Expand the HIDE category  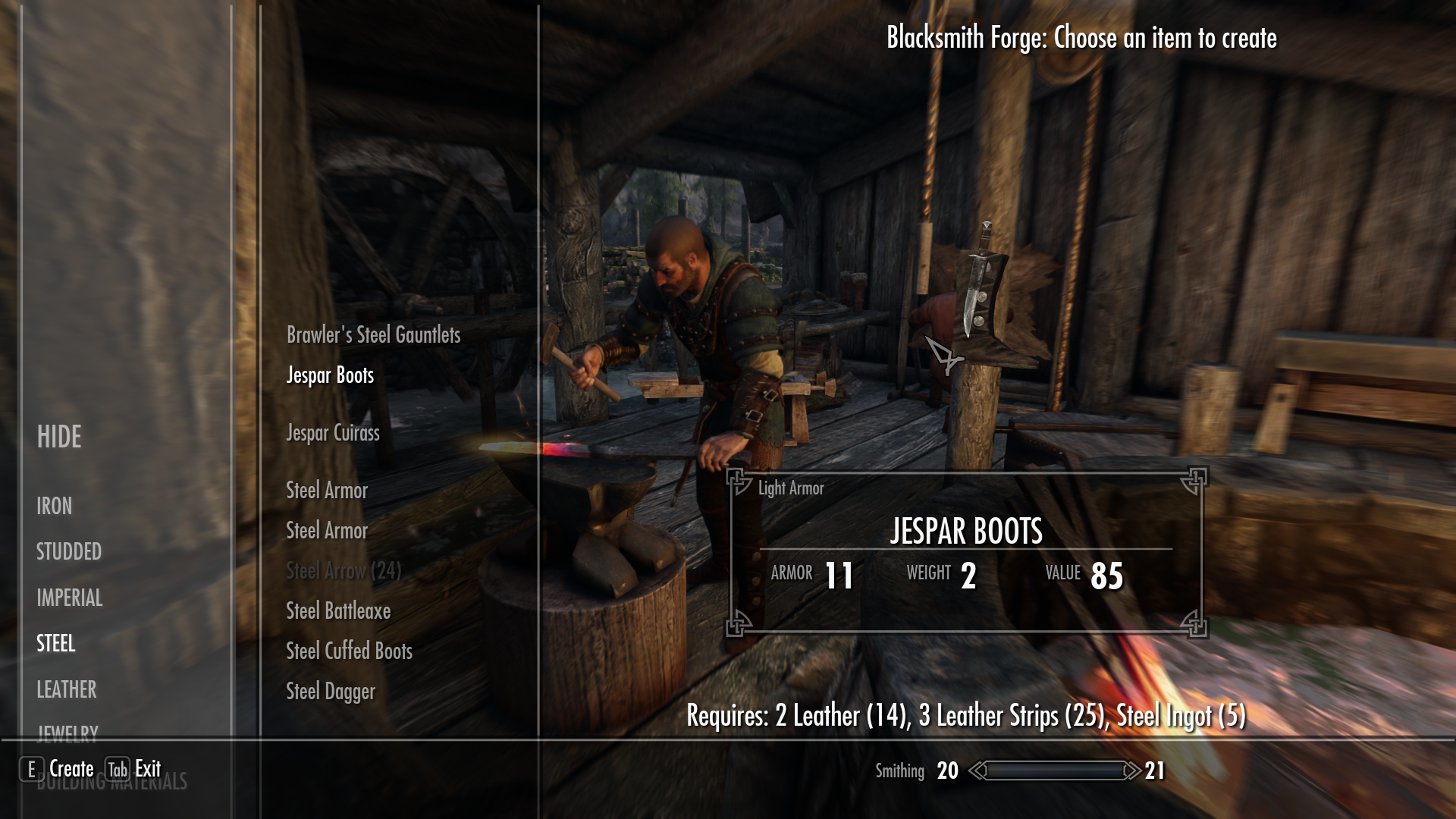click(59, 437)
